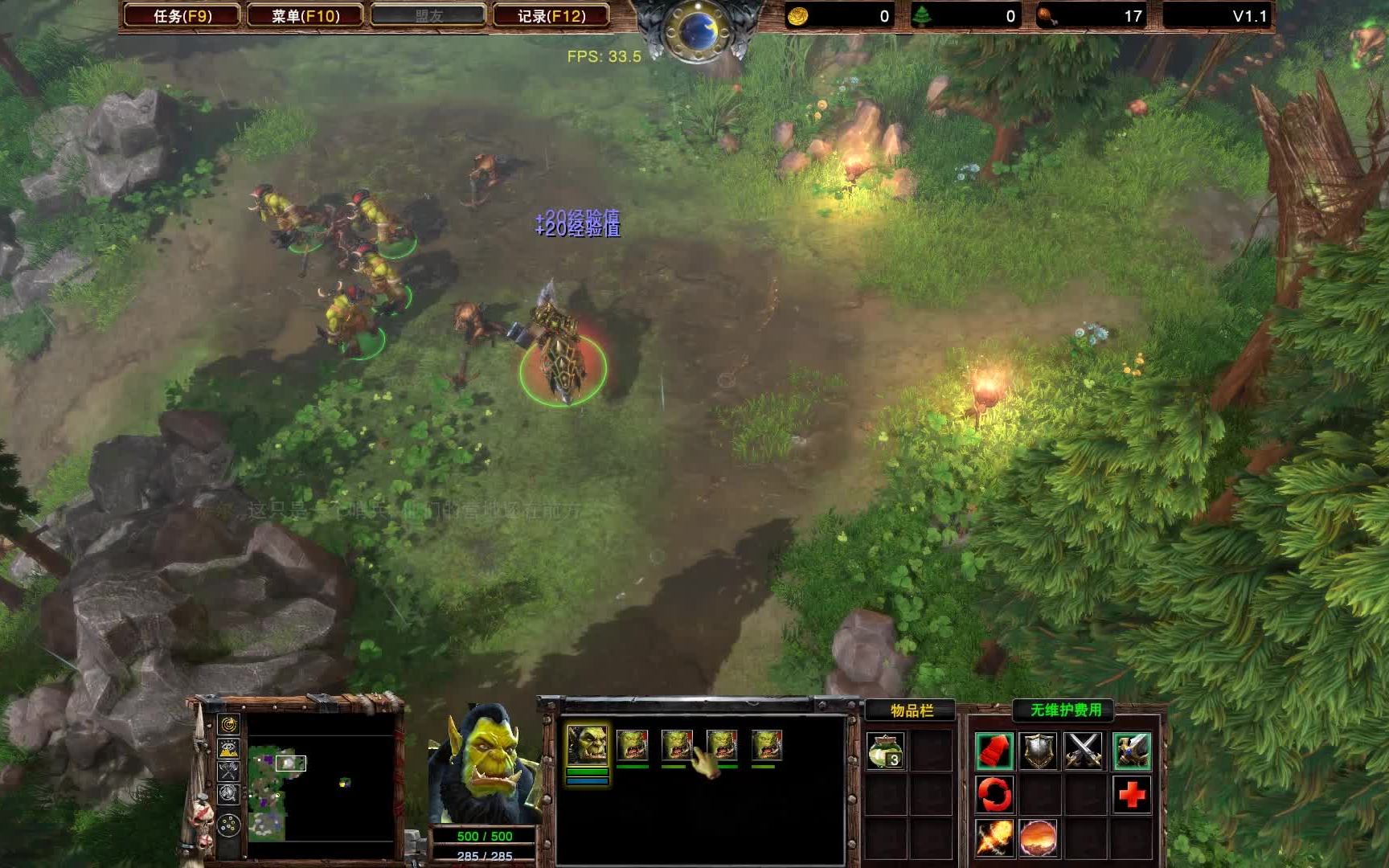The height and width of the screenshot is (868, 1389).
Task: Choose the sword Attack command
Action: coord(1132,751)
